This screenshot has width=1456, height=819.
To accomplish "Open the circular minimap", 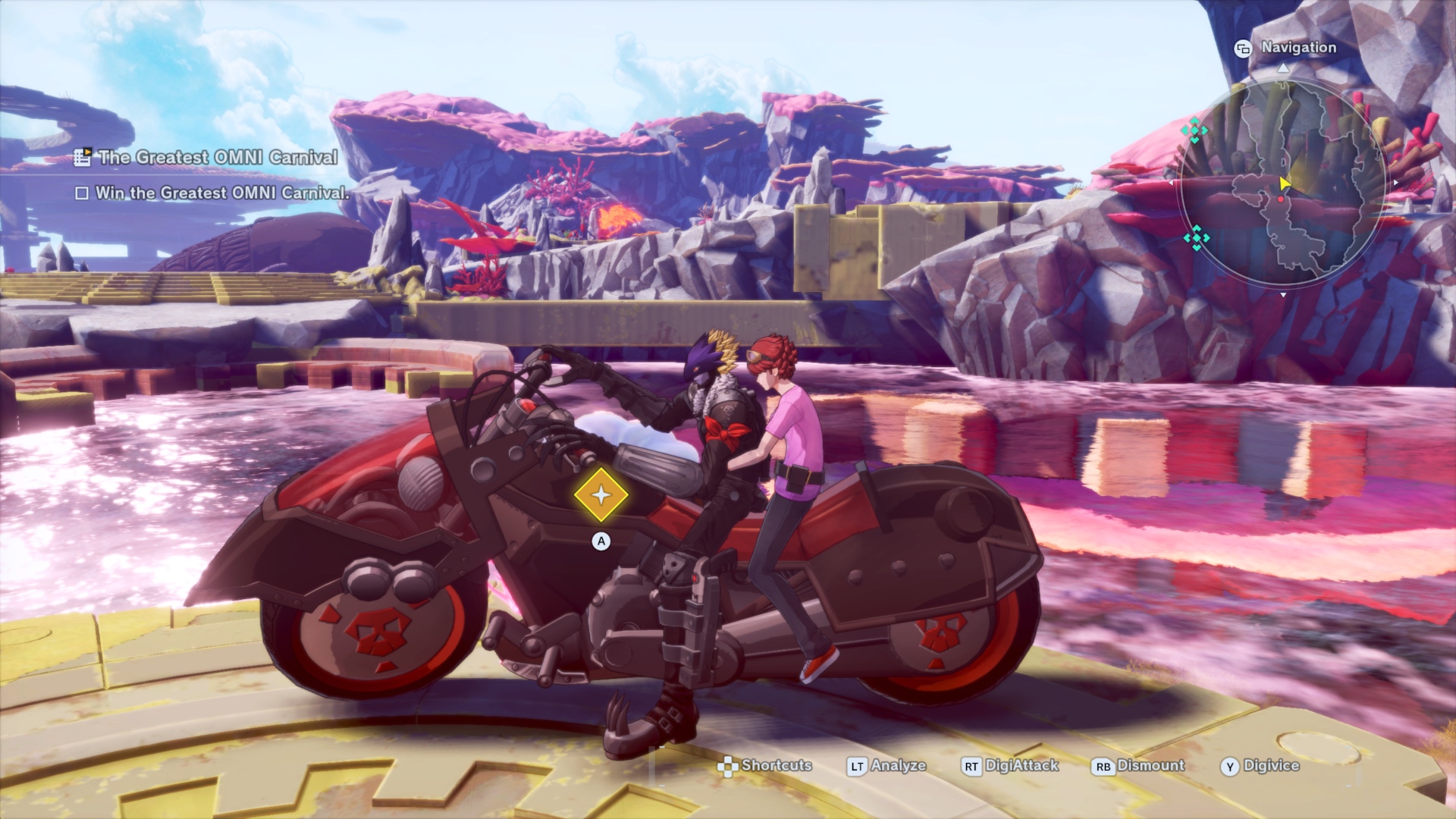I will click(x=1282, y=182).
